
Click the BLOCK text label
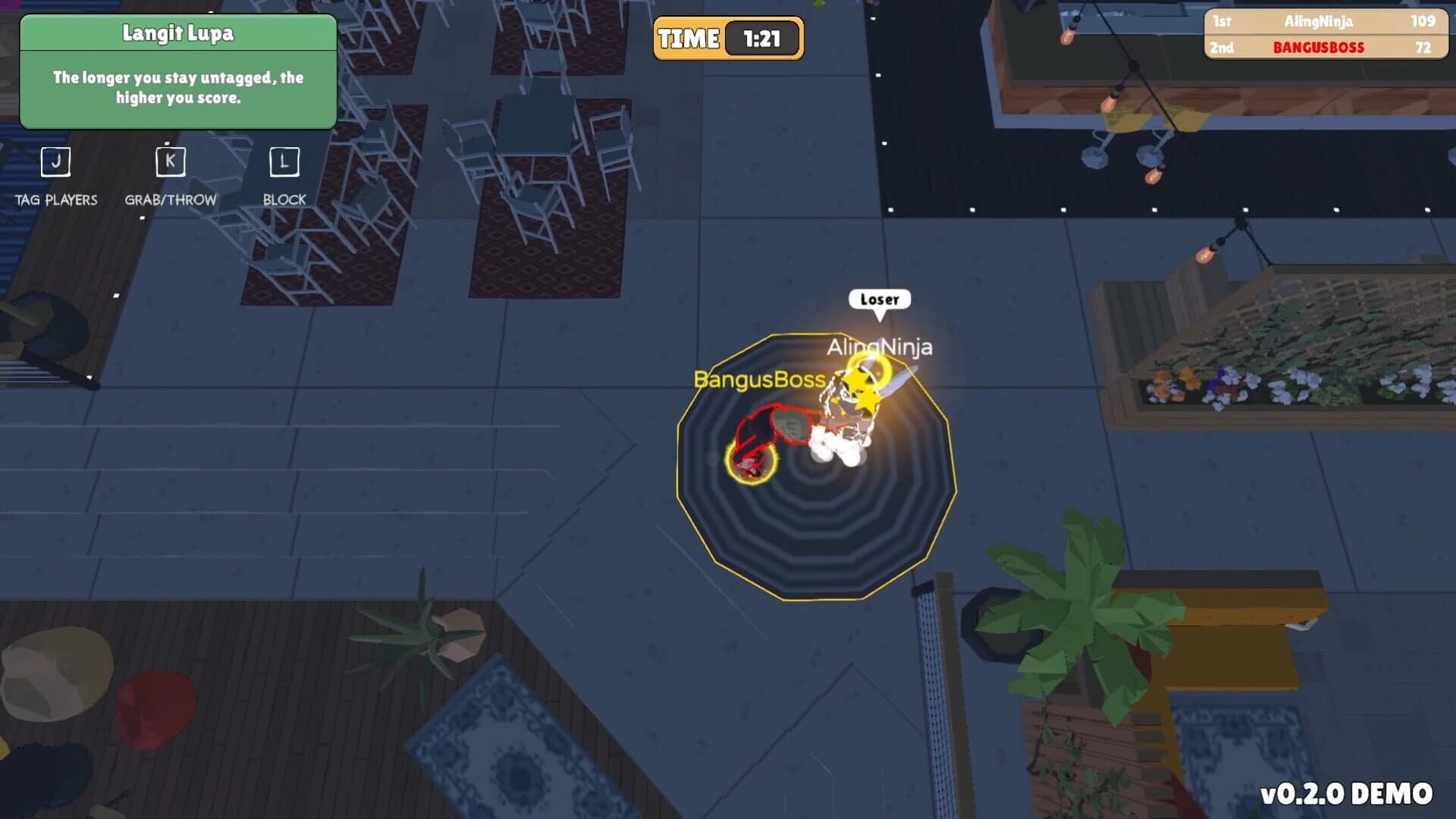coord(284,199)
